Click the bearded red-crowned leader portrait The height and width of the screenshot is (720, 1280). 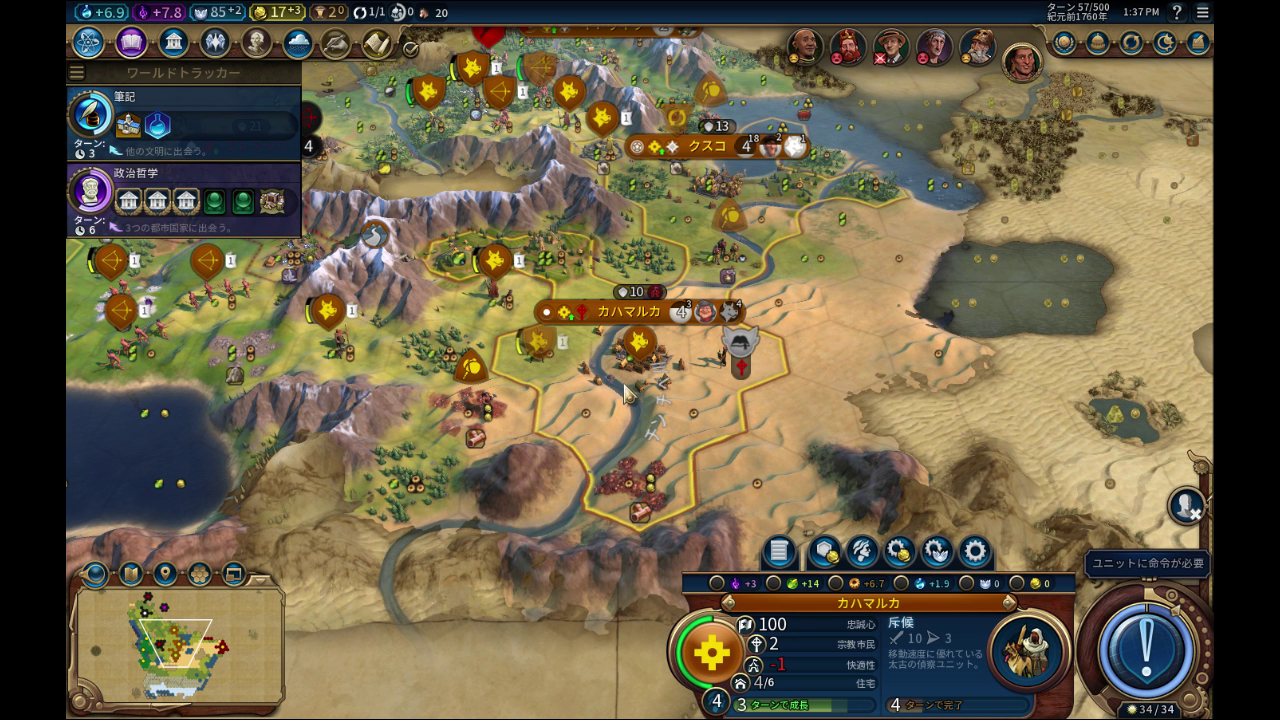(x=847, y=47)
